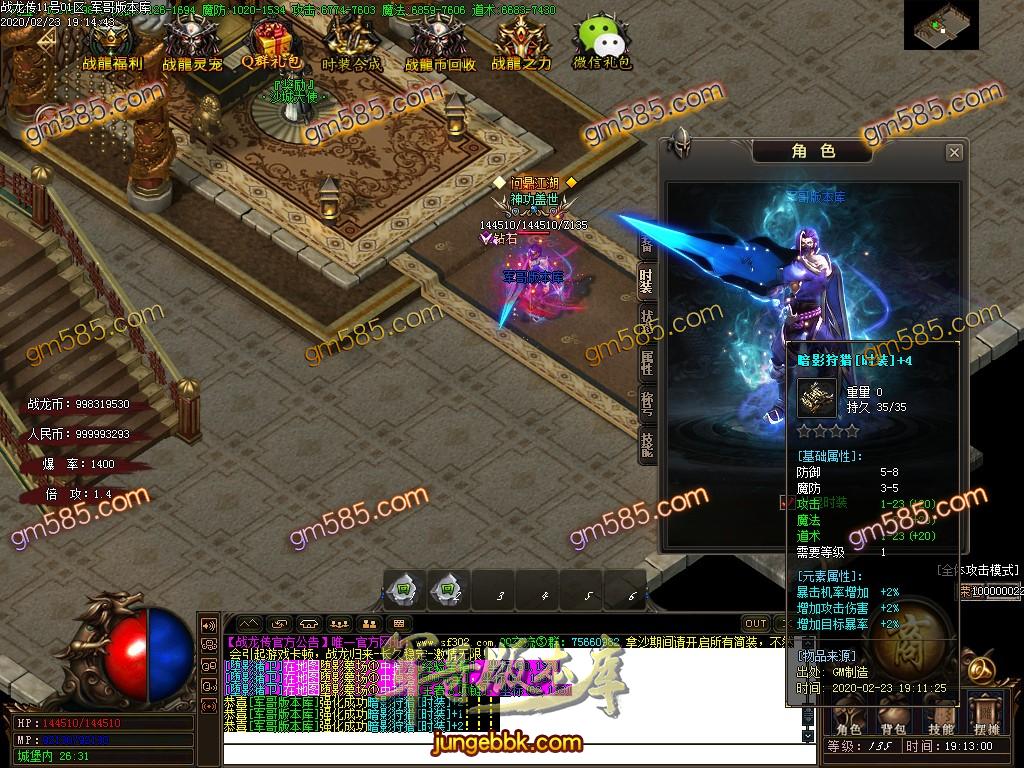The height and width of the screenshot is (768, 1024).
Task: Switch to the 技能 skills tab in character panel
Action: pos(647,443)
